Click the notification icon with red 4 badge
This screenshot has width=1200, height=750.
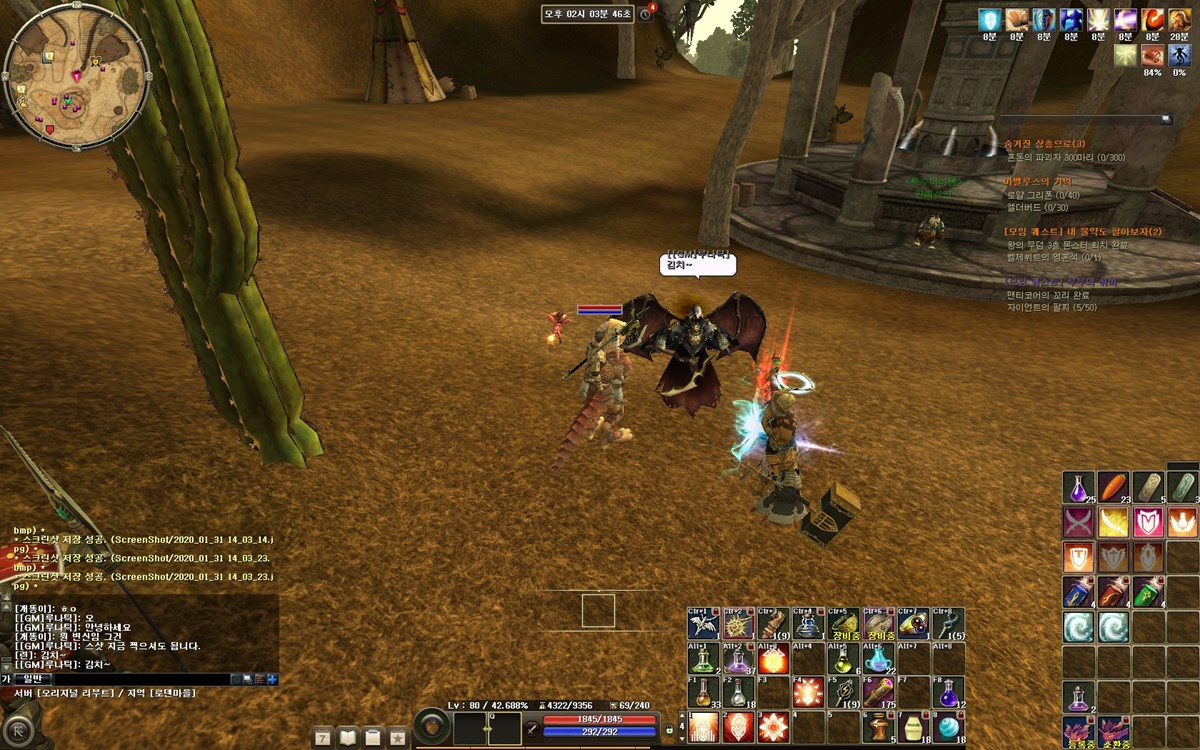click(x=646, y=13)
